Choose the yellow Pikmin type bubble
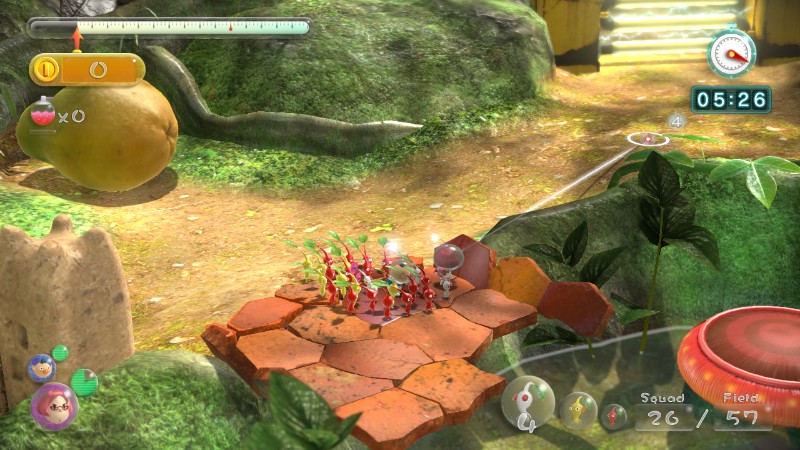The image size is (800, 450). tap(578, 410)
